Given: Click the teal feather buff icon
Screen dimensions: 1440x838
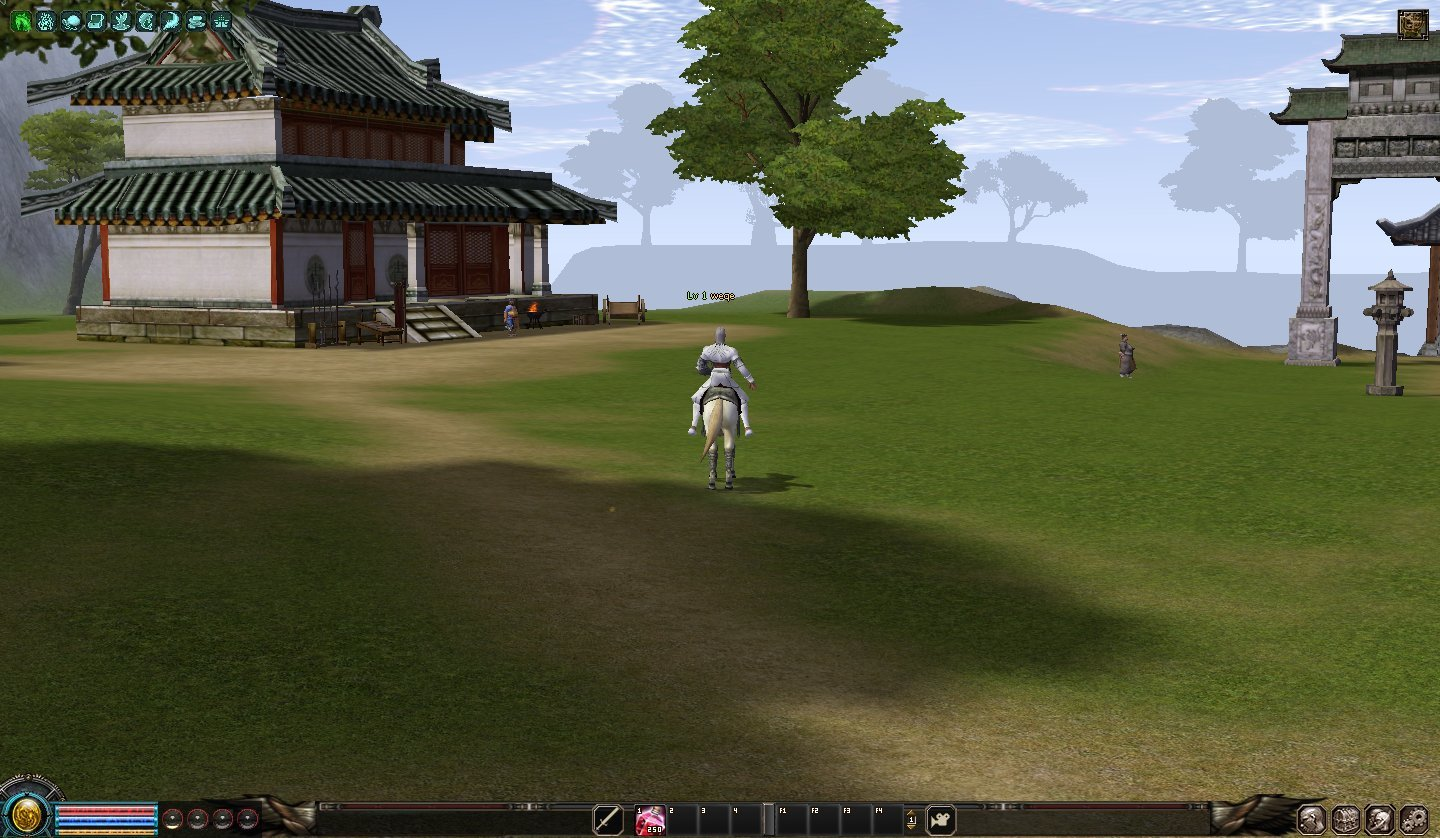Looking at the screenshot, I should pyautogui.click(x=171, y=20).
